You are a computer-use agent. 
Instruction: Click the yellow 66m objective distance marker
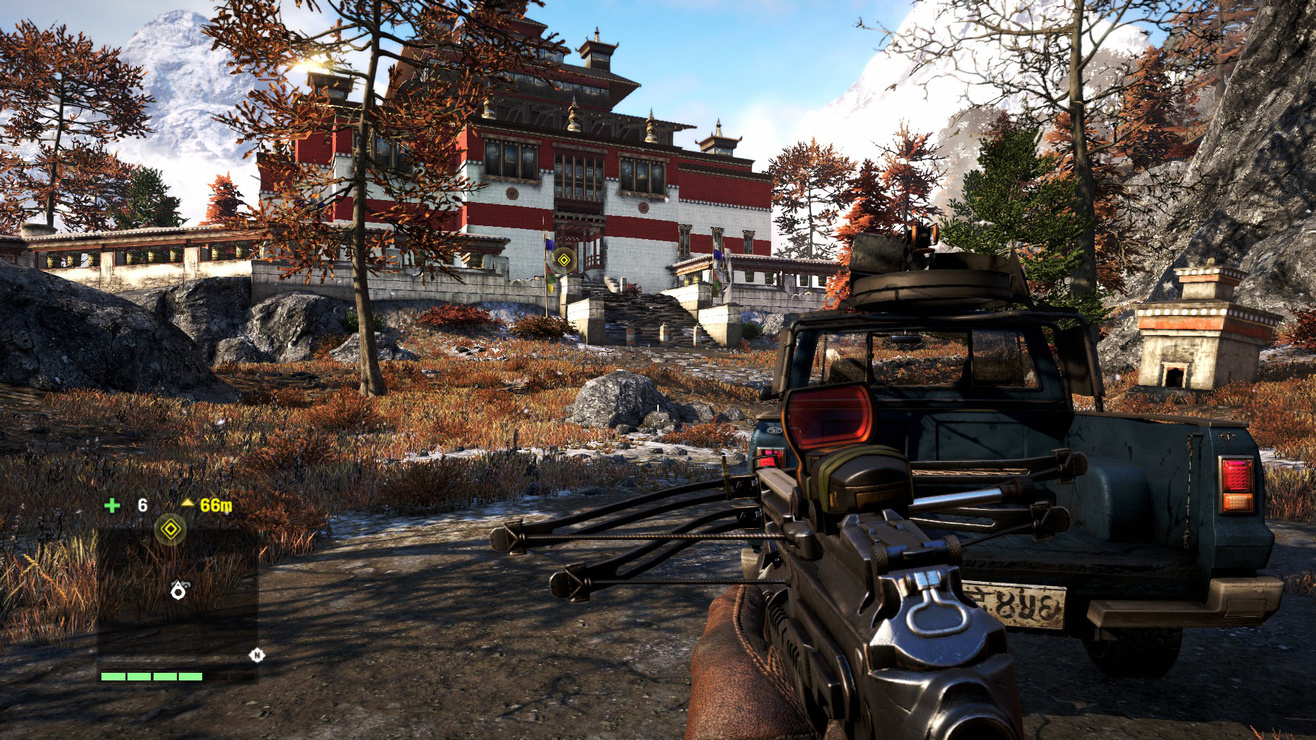[x=217, y=506]
